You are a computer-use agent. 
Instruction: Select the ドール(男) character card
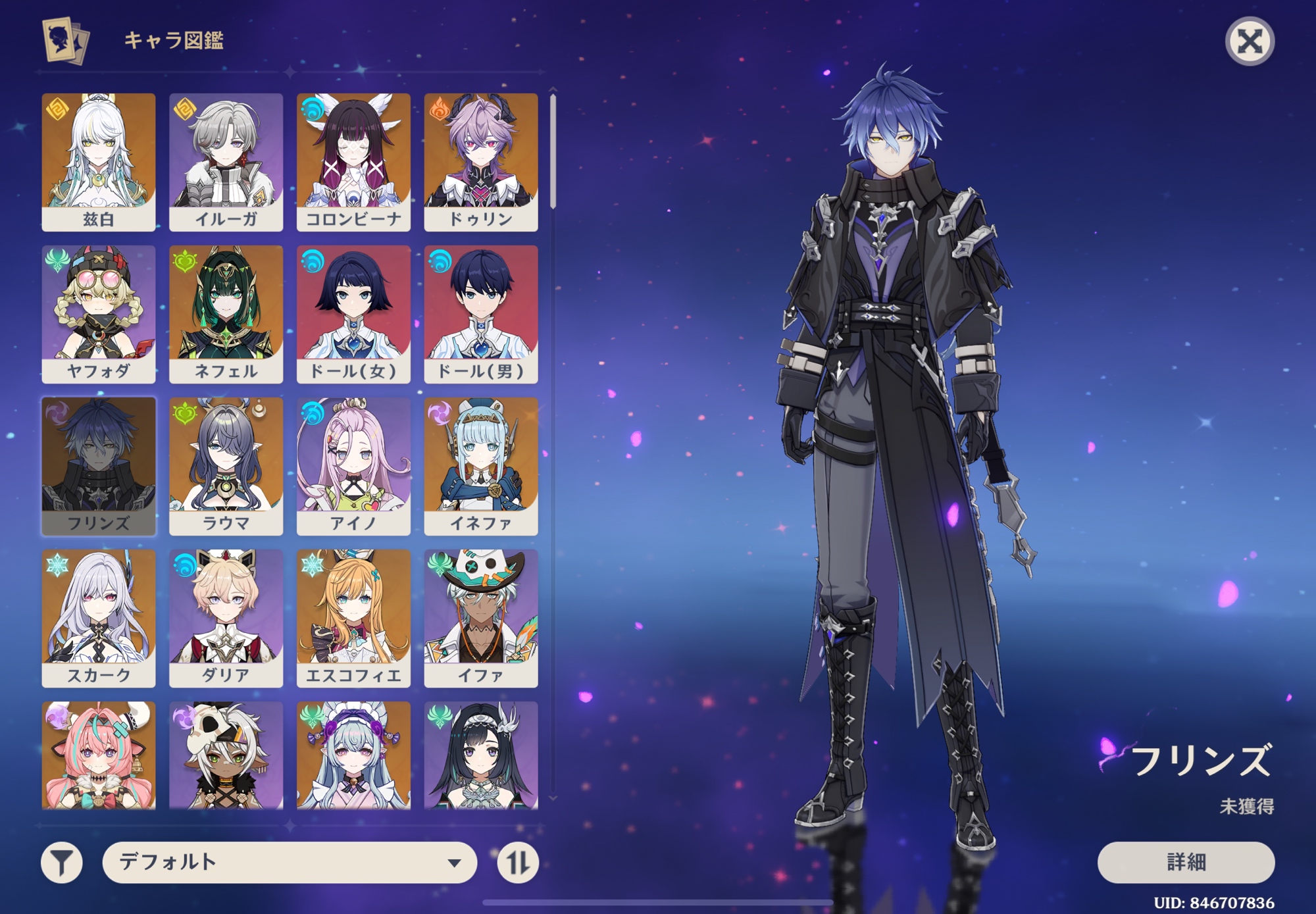point(481,314)
